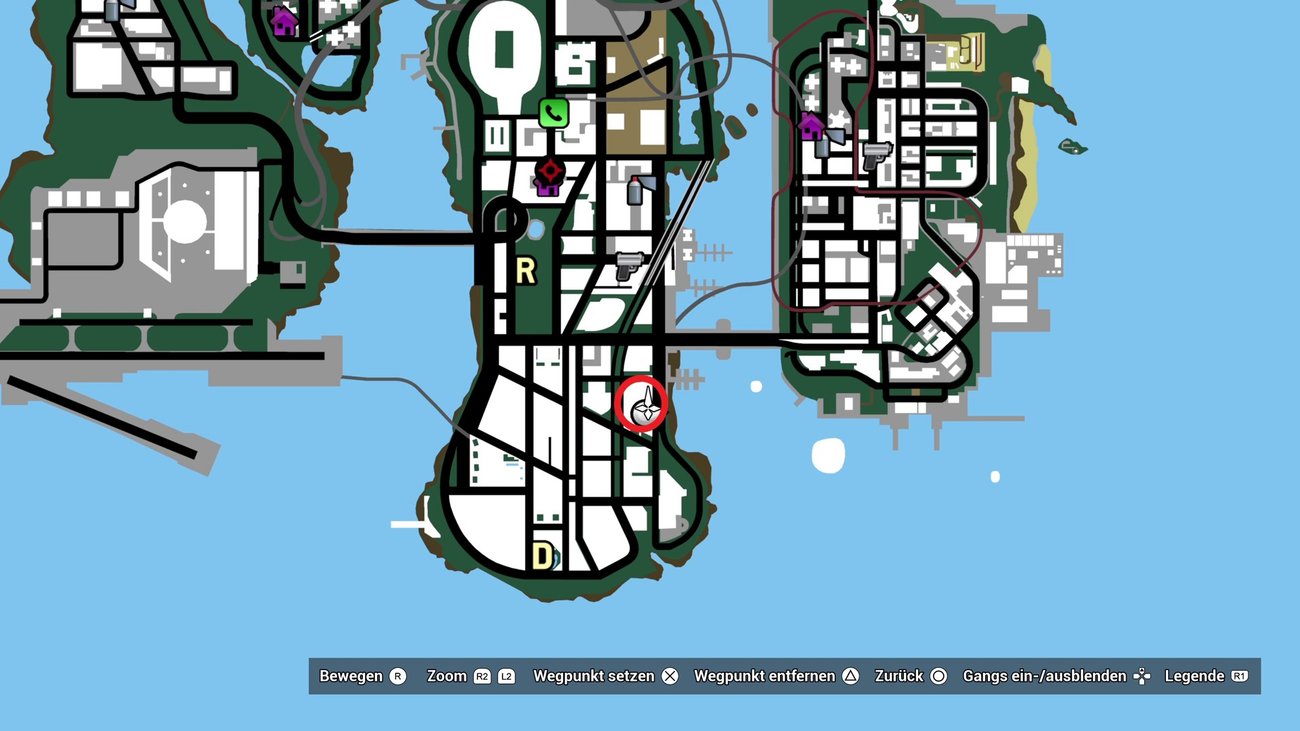The image size is (1300, 731).
Task: Toggle Gangs ein-/ausblenden
Action: [1045, 676]
